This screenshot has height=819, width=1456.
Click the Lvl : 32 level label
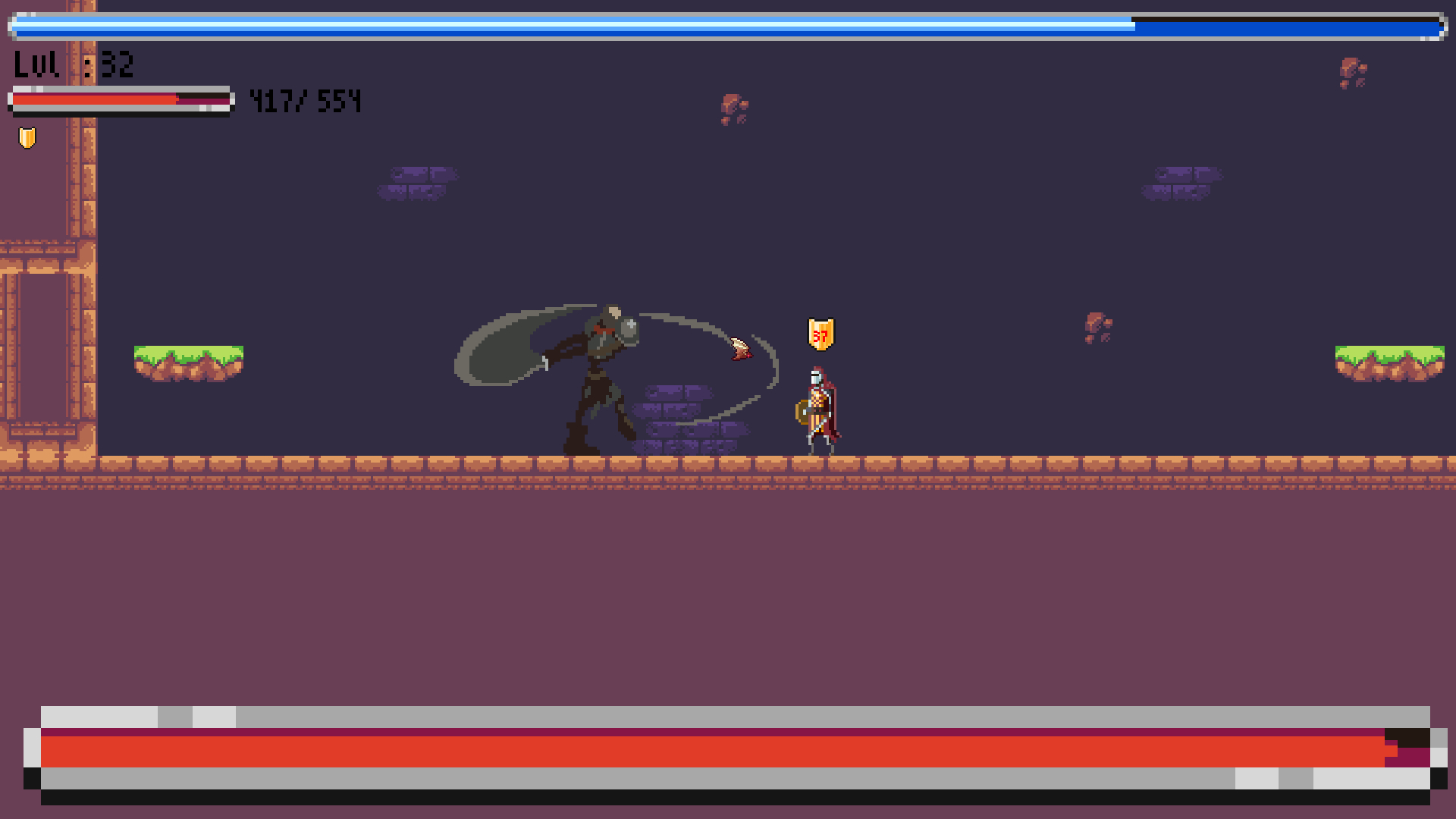[x=72, y=64]
